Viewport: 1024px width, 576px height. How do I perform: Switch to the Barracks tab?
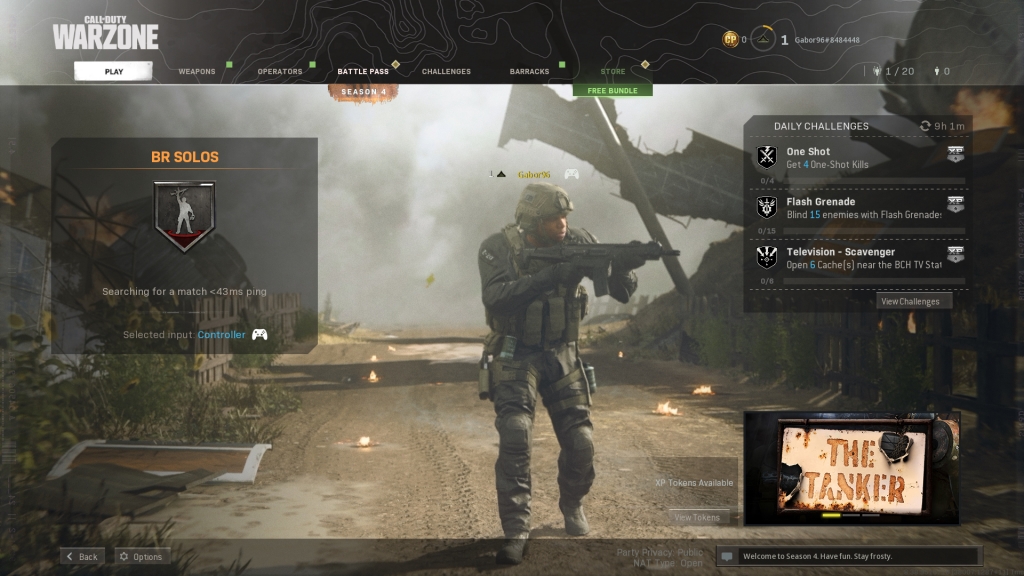click(x=529, y=71)
